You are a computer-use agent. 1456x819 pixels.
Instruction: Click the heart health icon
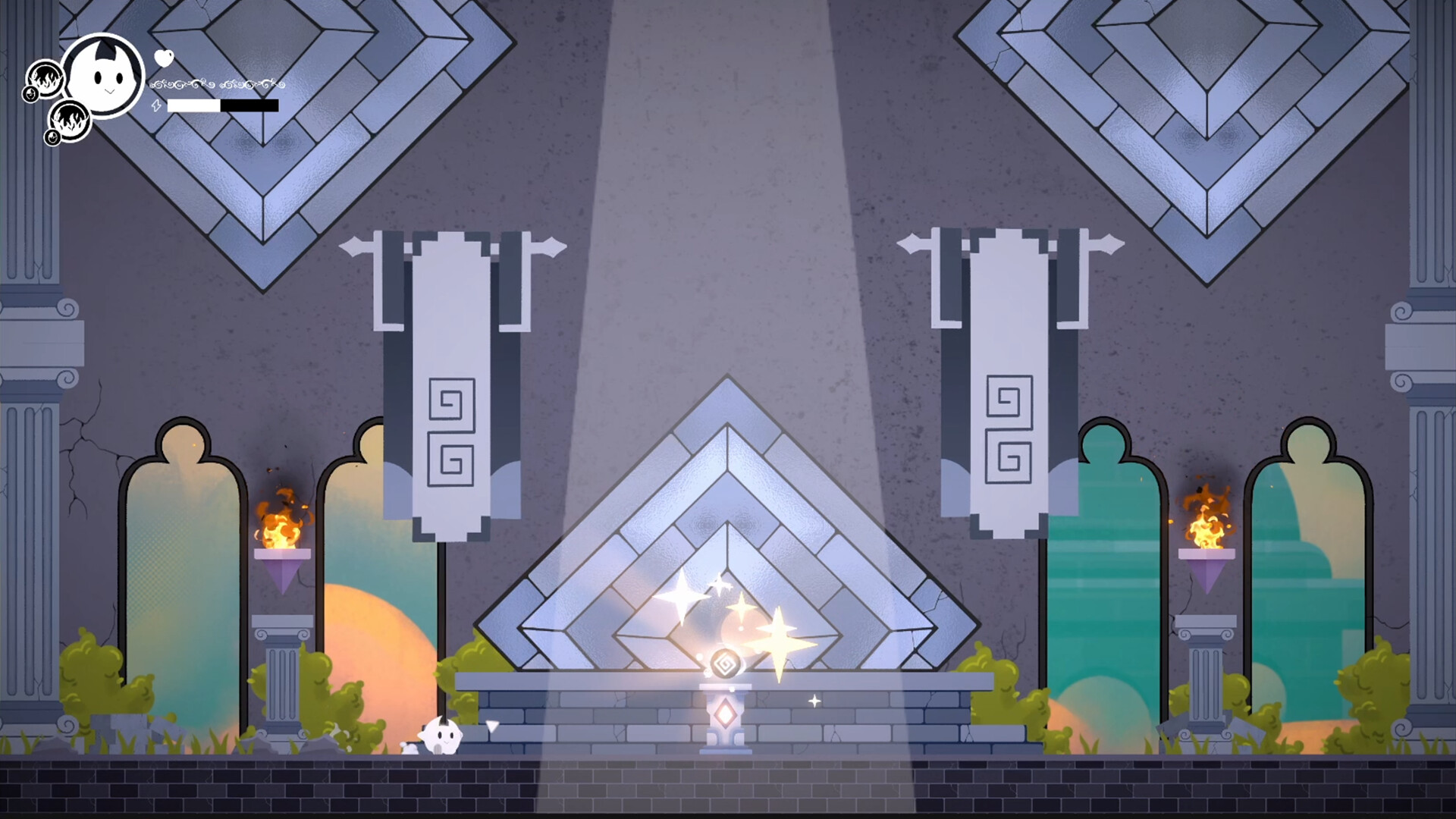point(164,58)
